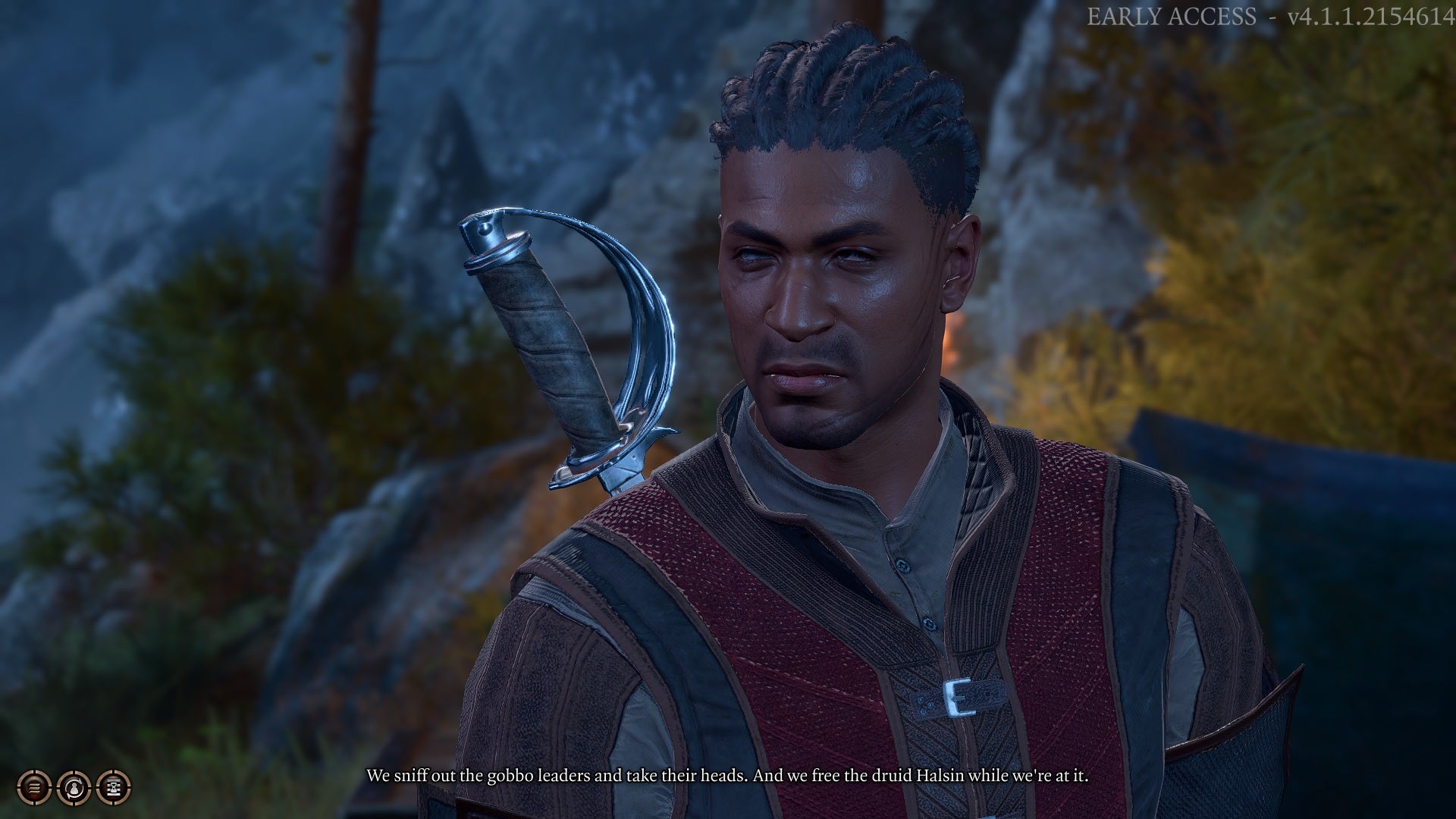This screenshot has height=819, width=1456.
Task: Click the character swap arrows icon
Action: [x=74, y=787]
